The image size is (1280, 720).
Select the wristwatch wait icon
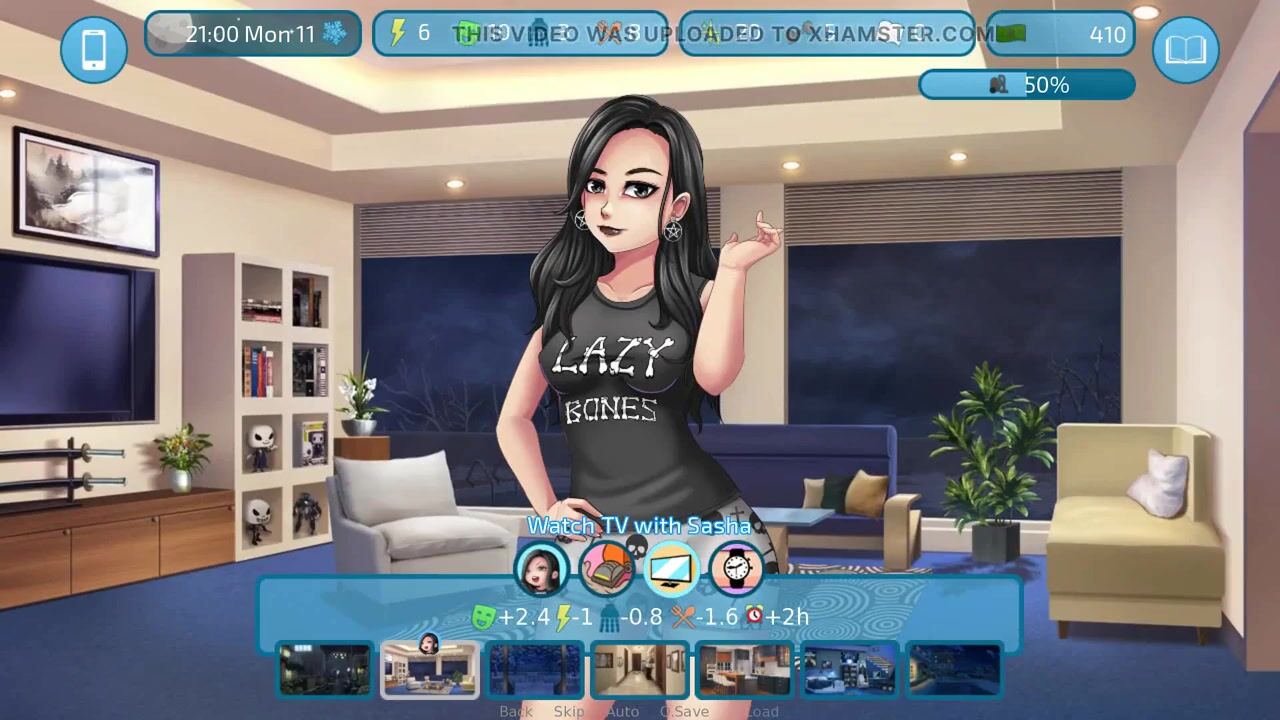pyautogui.click(x=736, y=569)
